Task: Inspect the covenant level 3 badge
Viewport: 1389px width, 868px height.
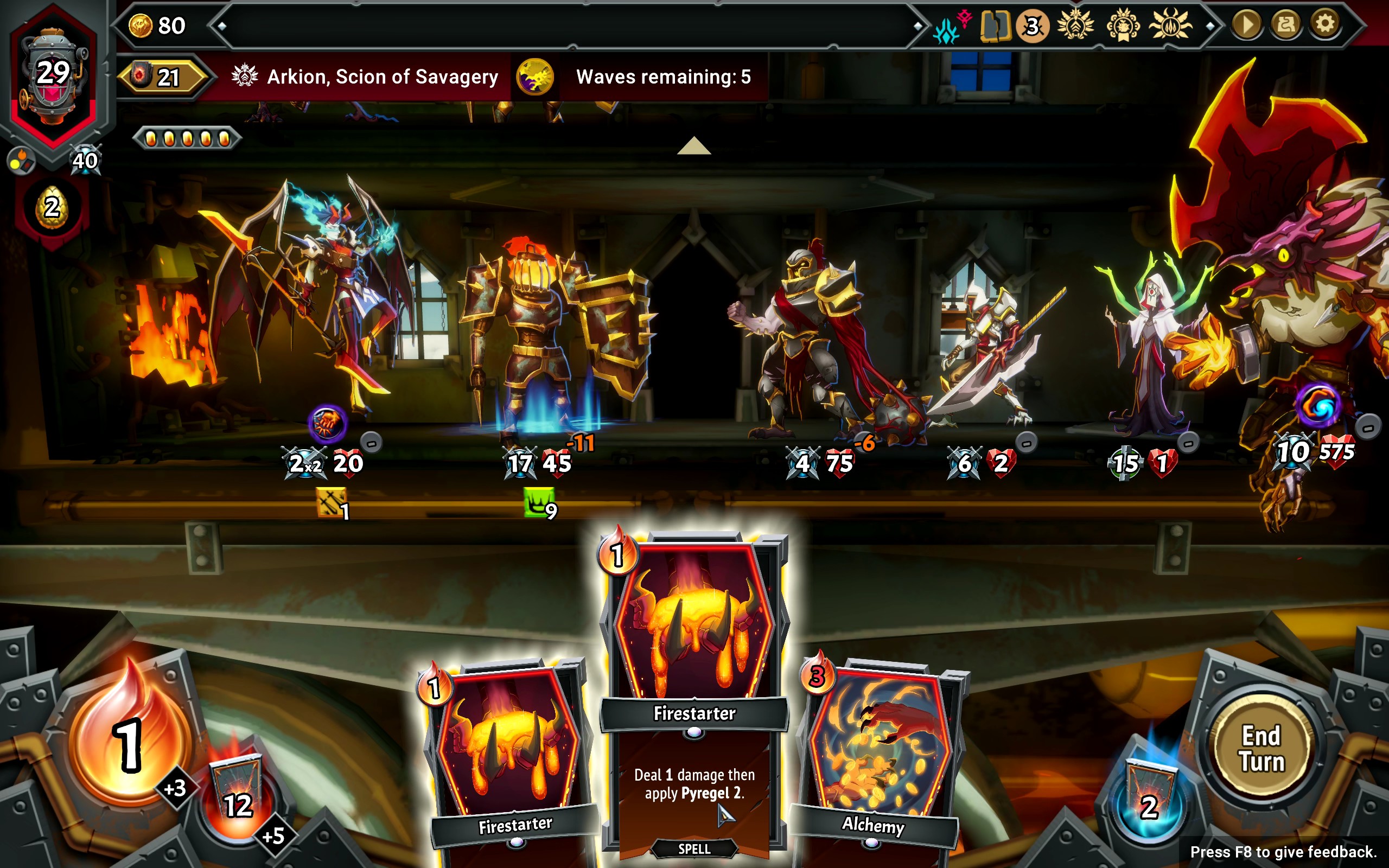Action: coord(1032,26)
